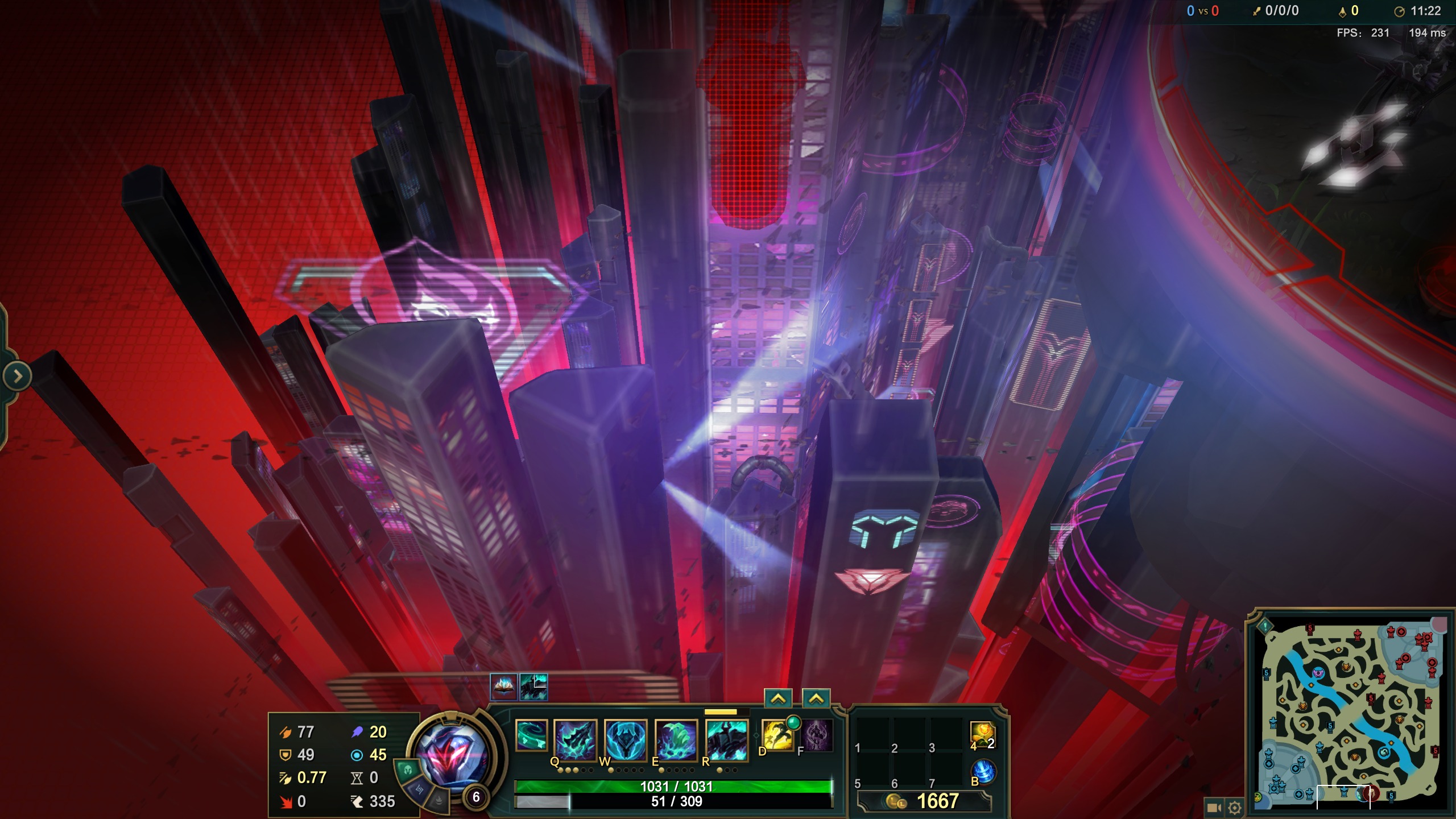Viewport: 1456px width, 819px height.
Task: Activate the W ability with the blue shield icon
Action: point(625,739)
